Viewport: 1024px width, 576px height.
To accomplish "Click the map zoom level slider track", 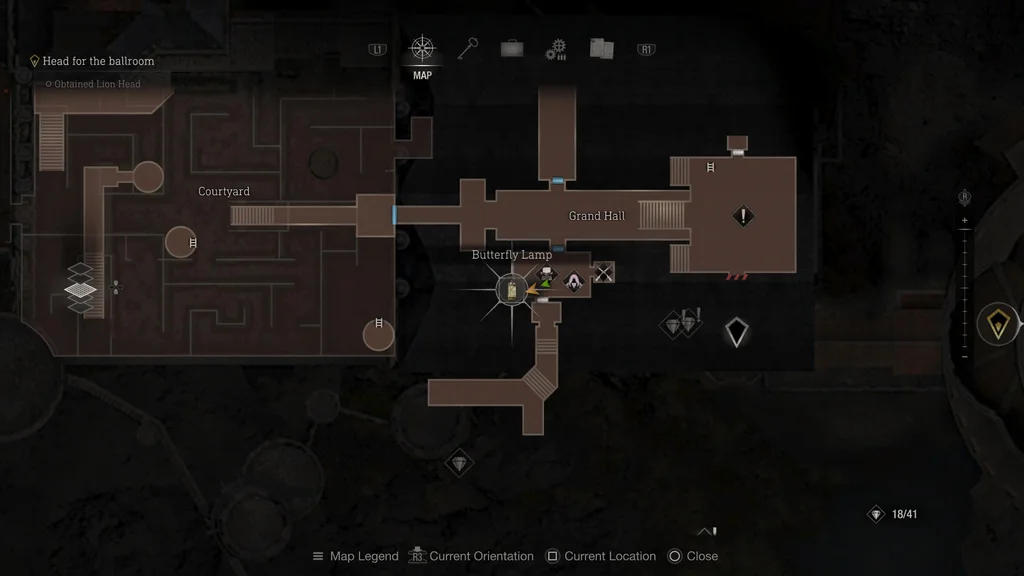I will (964, 288).
